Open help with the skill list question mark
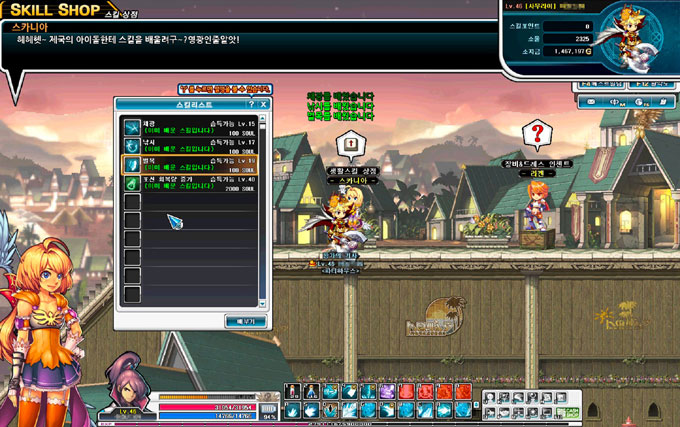The height and width of the screenshot is (427, 680). point(251,104)
